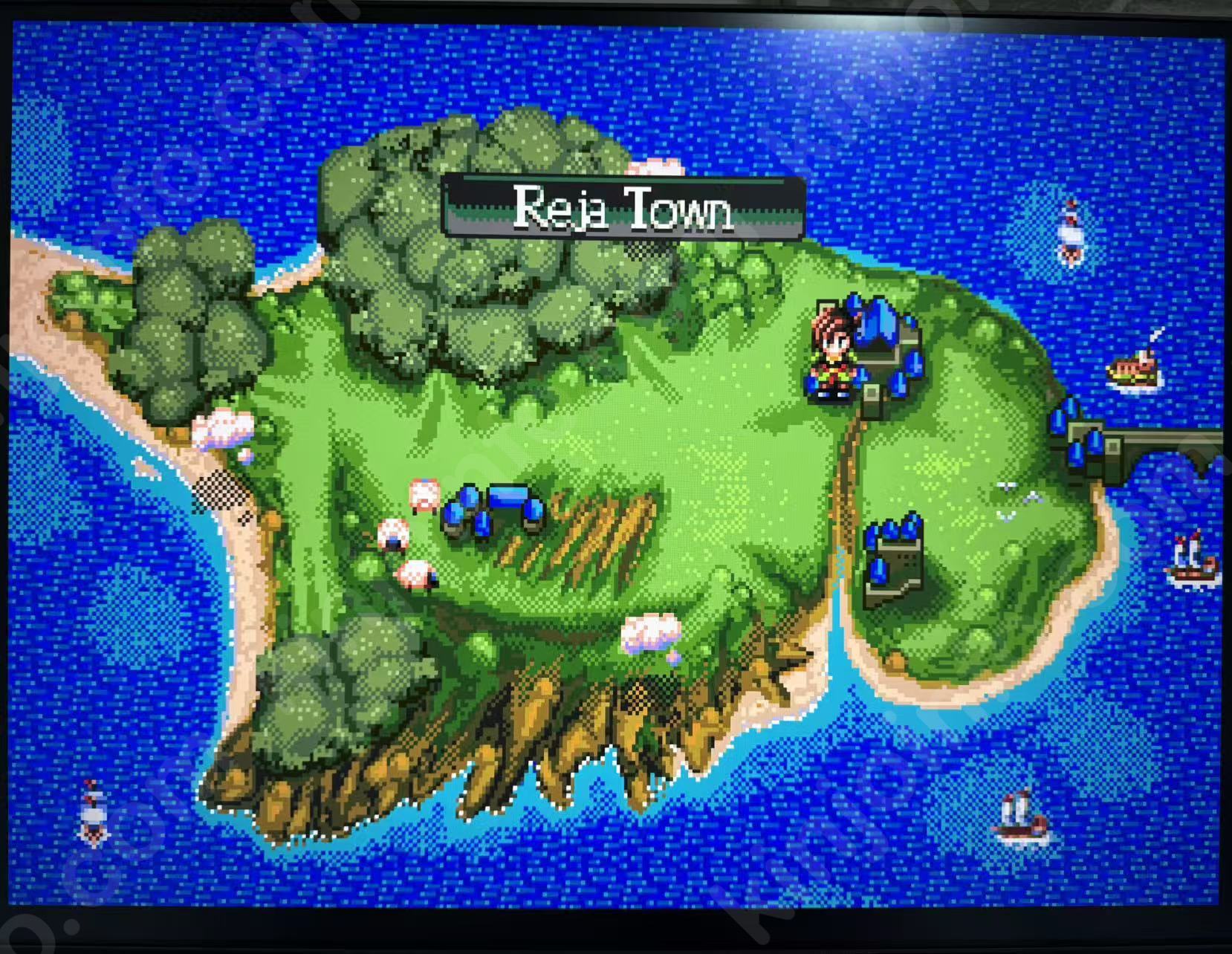1232x954 pixels.
Task: Choose the blue-roofed village by the farm fields
Action: [493, 509]
